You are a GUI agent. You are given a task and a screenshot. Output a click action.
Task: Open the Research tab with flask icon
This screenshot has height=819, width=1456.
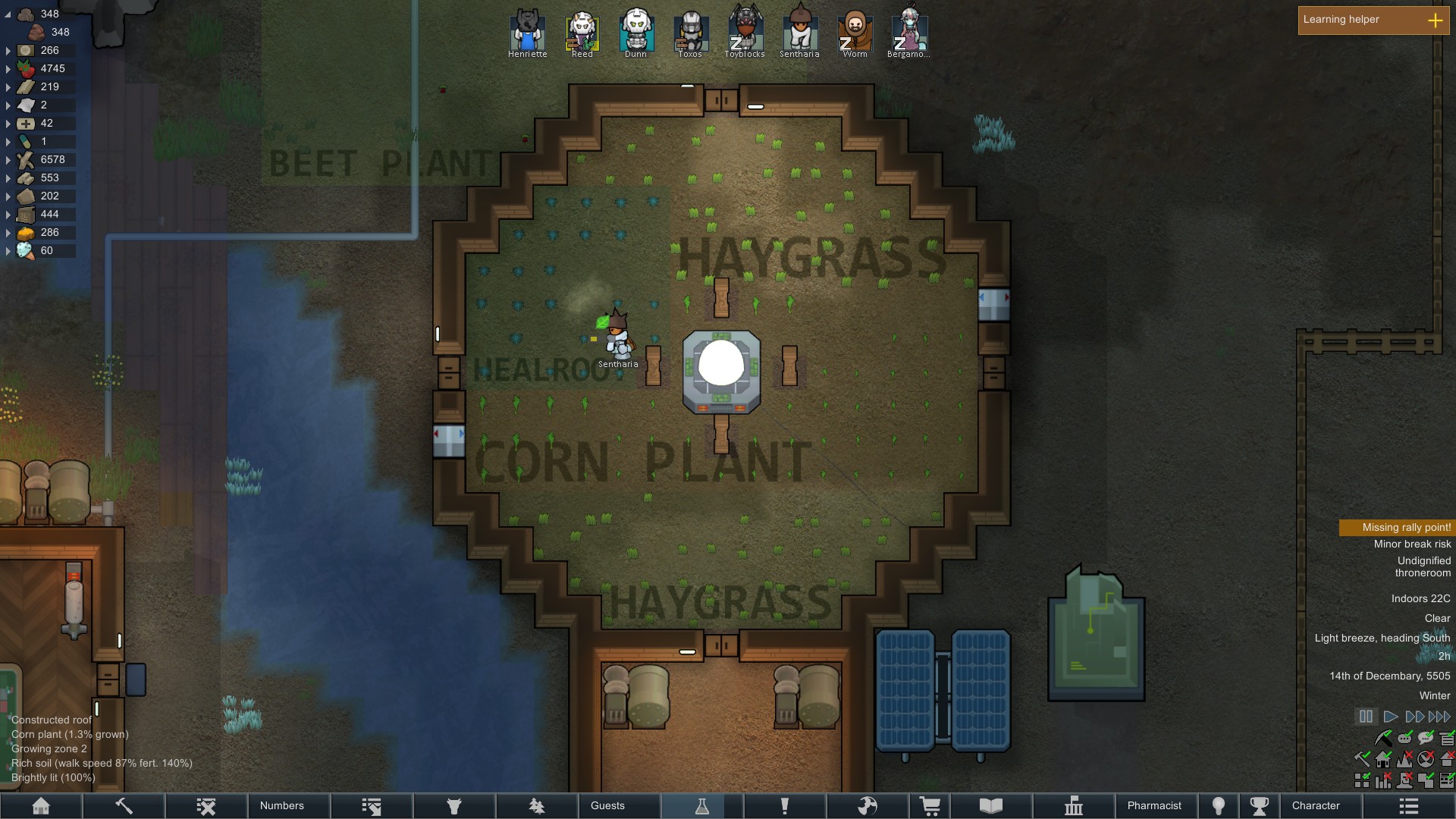[702, 805]
